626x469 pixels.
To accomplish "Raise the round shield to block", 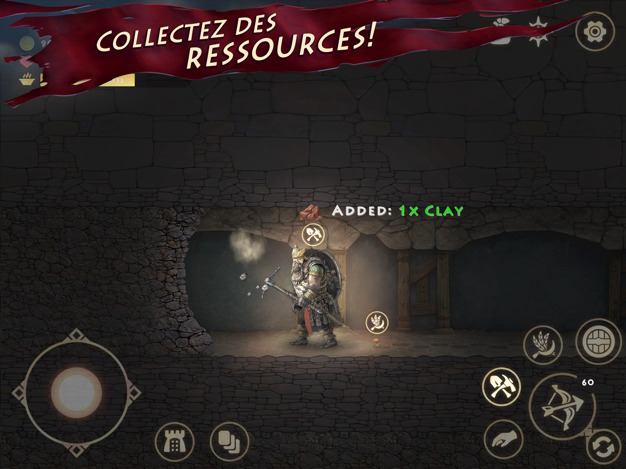I will click(598, 341).
